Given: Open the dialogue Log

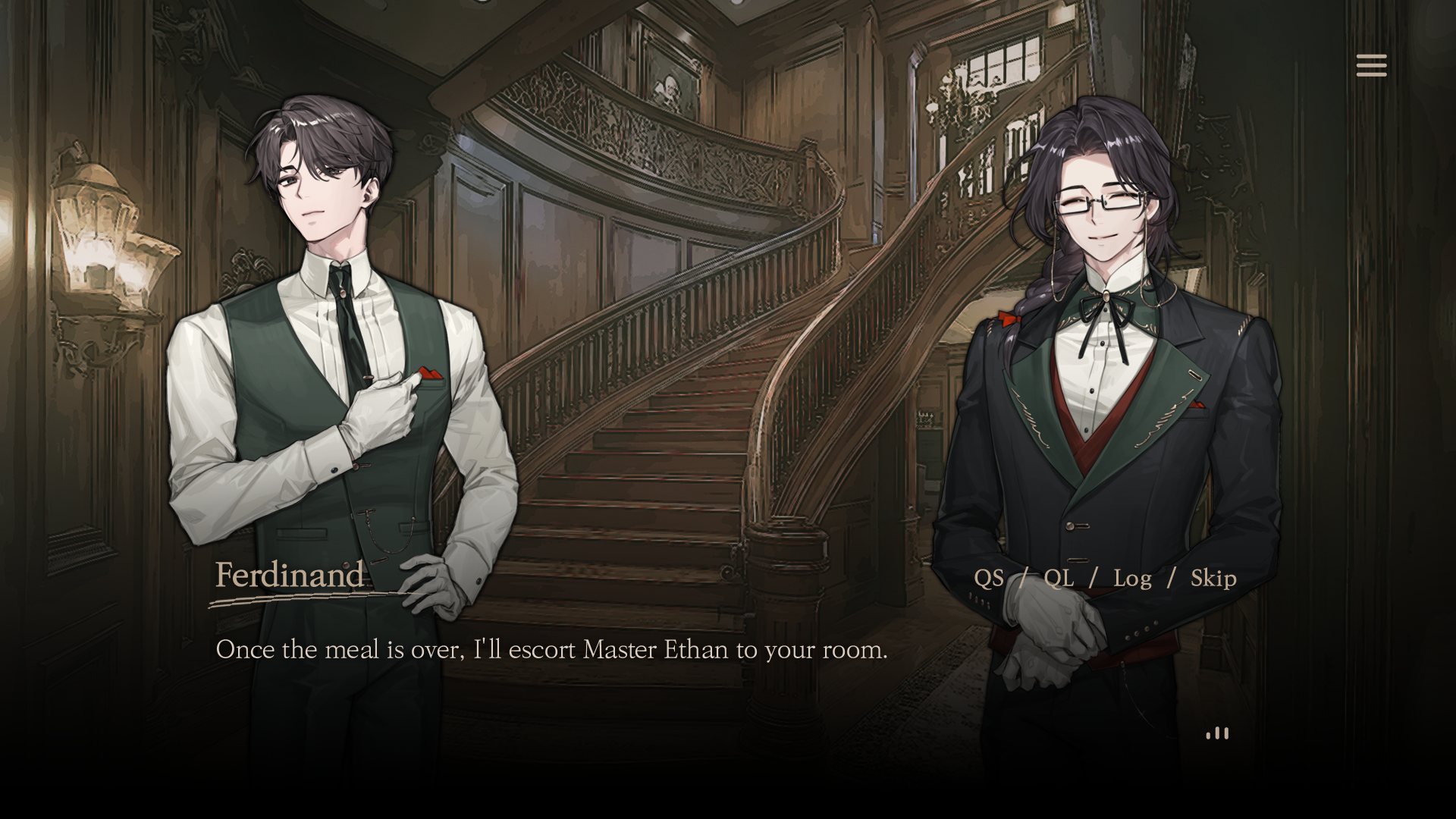Looking at the screenshot, I should tap(1132, 579).
